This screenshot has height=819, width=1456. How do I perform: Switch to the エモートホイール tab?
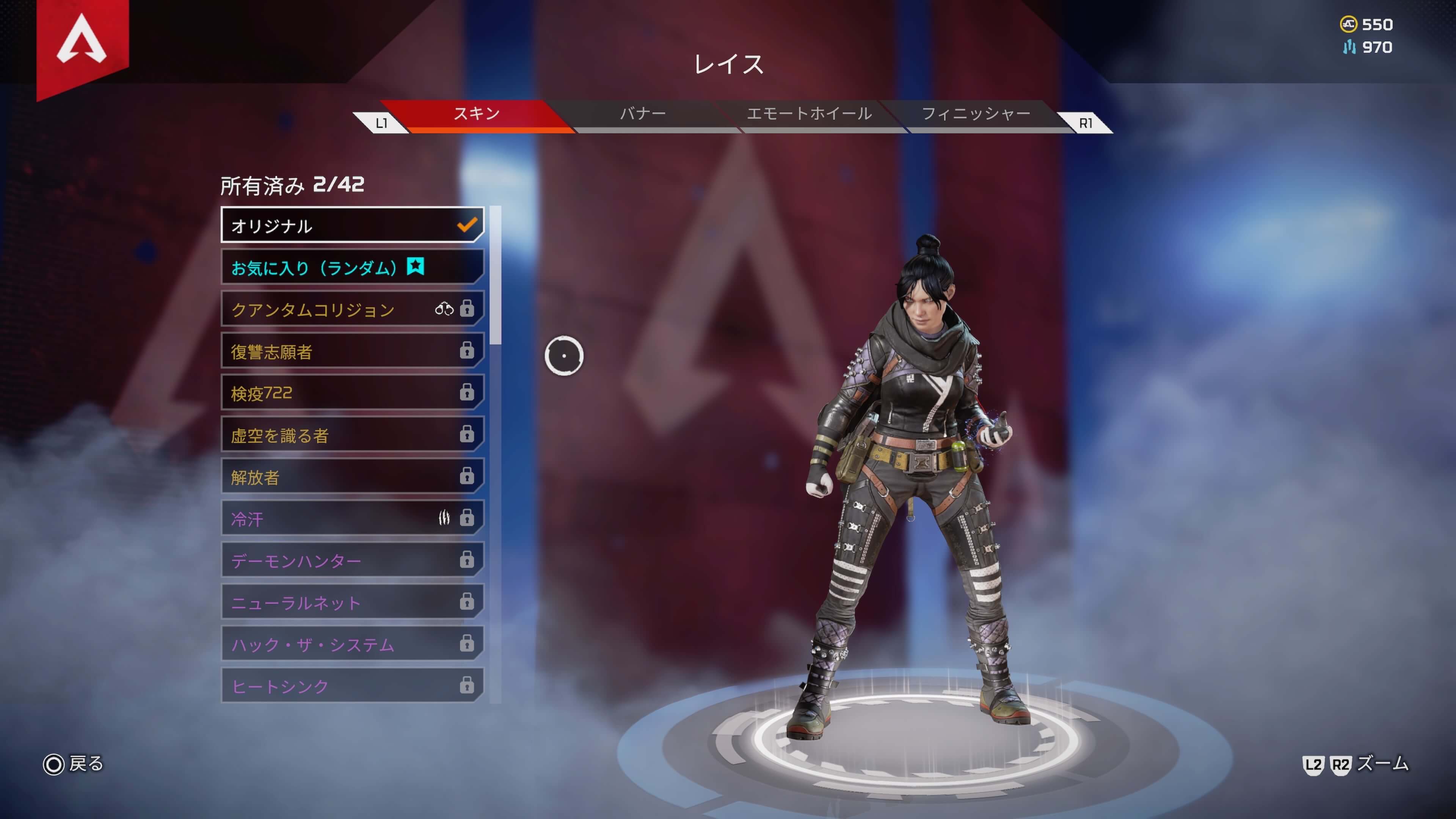809,114
